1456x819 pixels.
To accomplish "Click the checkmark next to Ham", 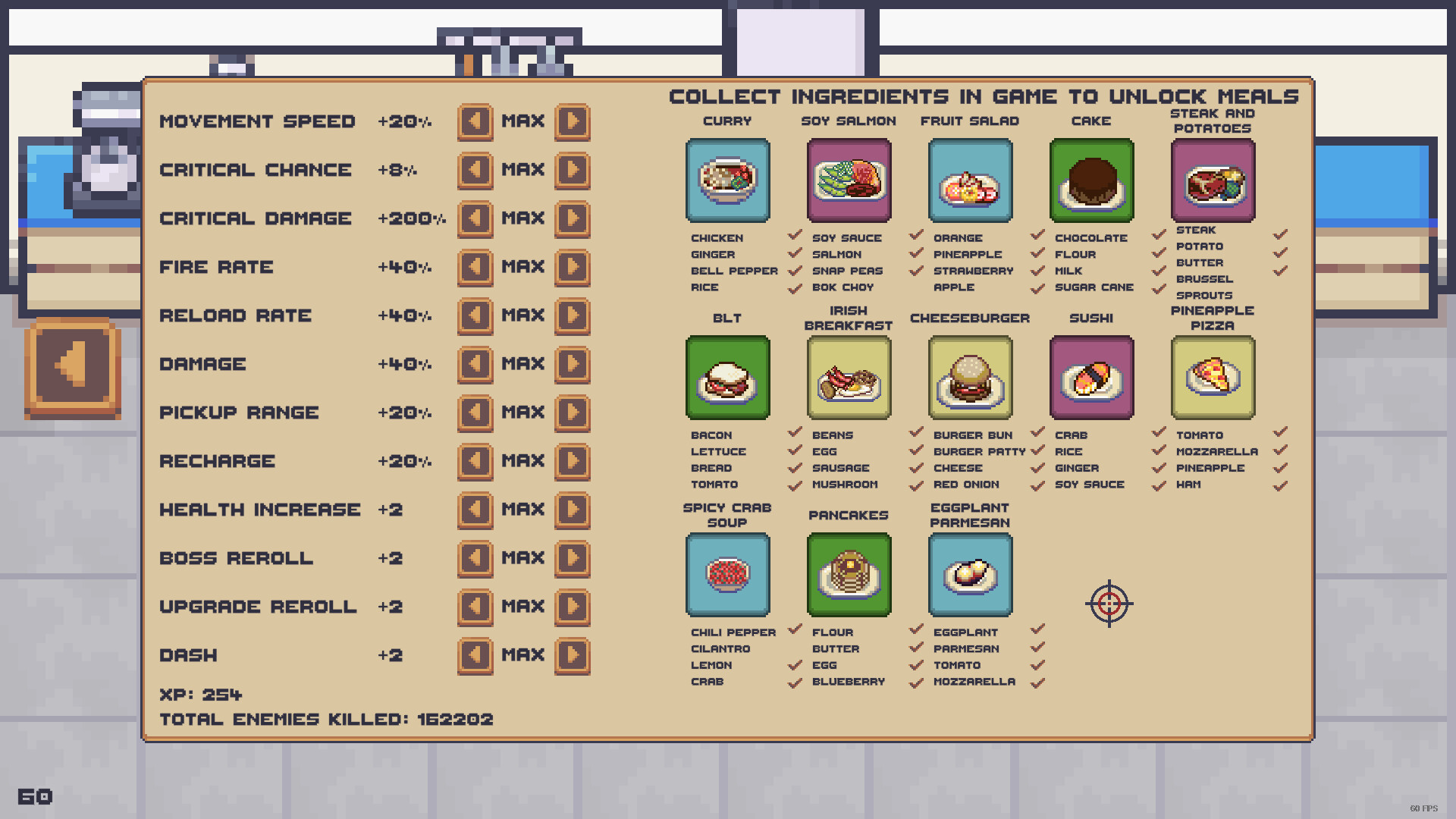I will point(1280,485).
